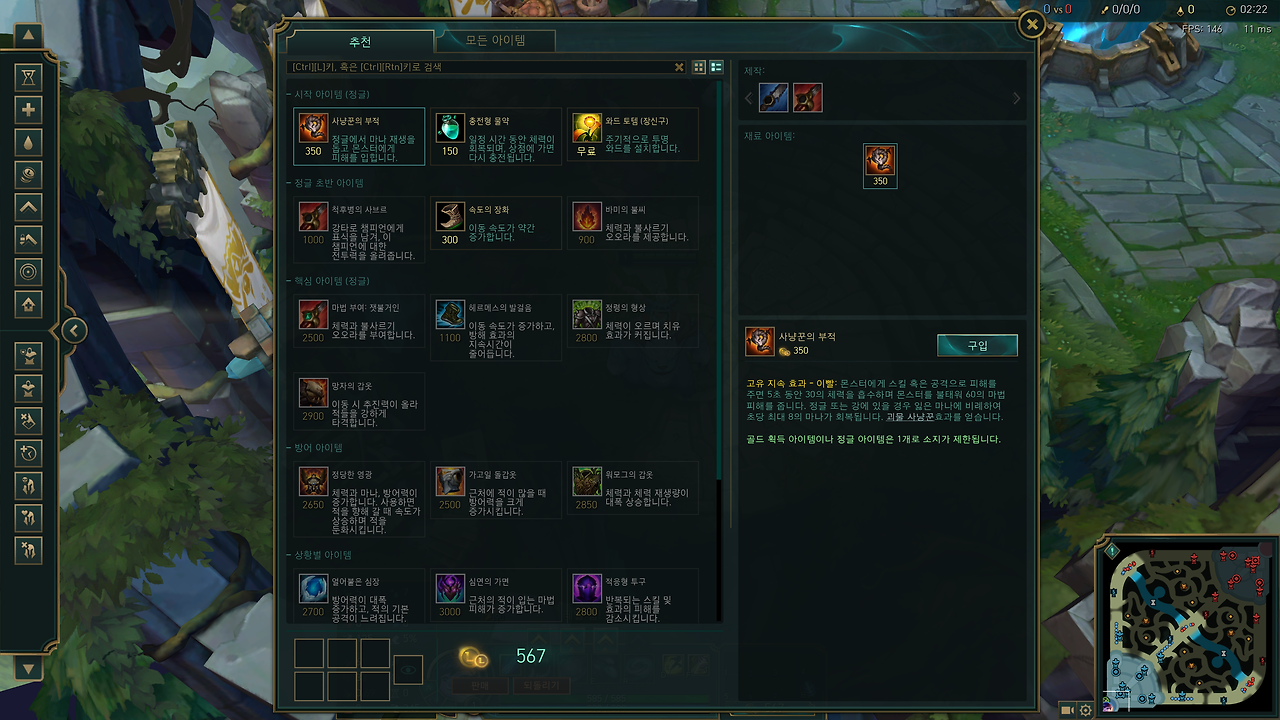Open the settings gear beside the minimap
Image resolution: width=1280 pixels, height=720 pixels.
(x=1085, y=708)
